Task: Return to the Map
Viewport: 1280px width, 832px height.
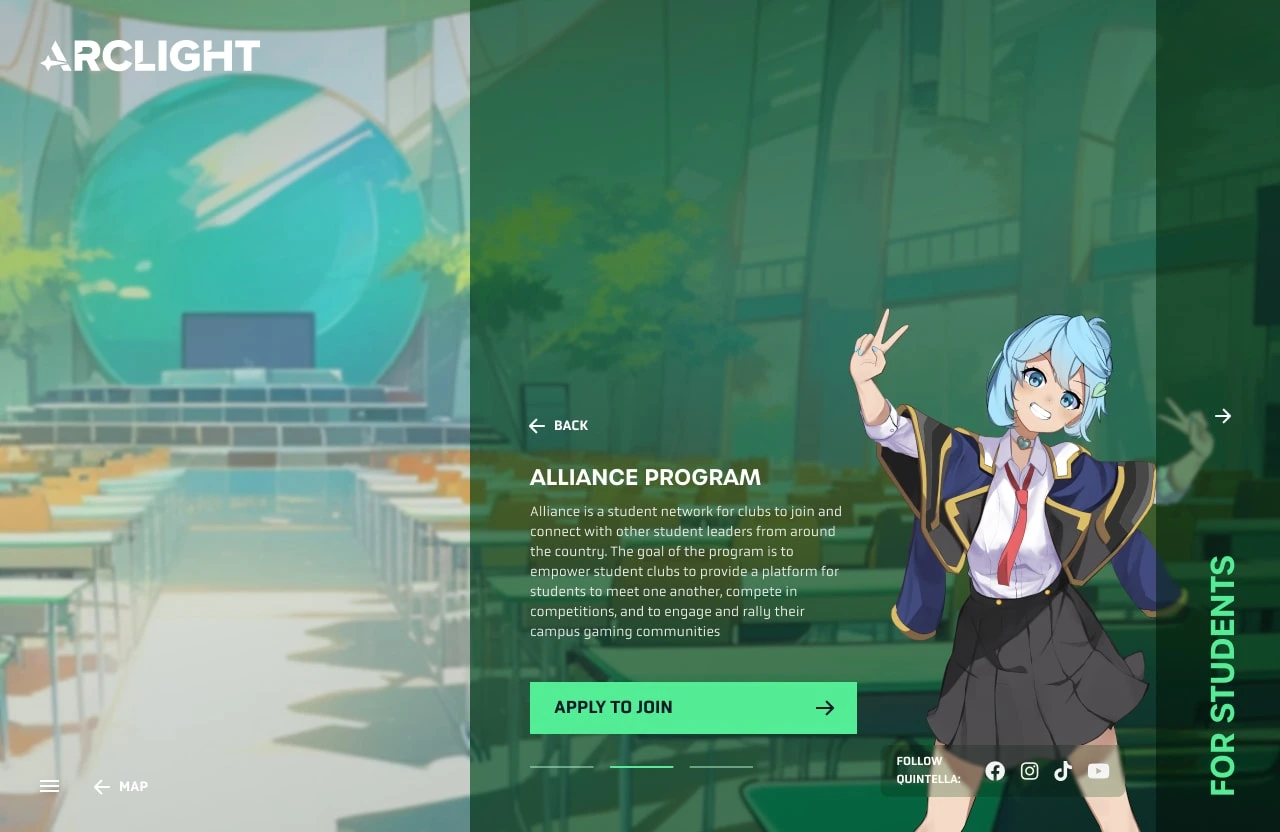Action: tap(121, 787)
